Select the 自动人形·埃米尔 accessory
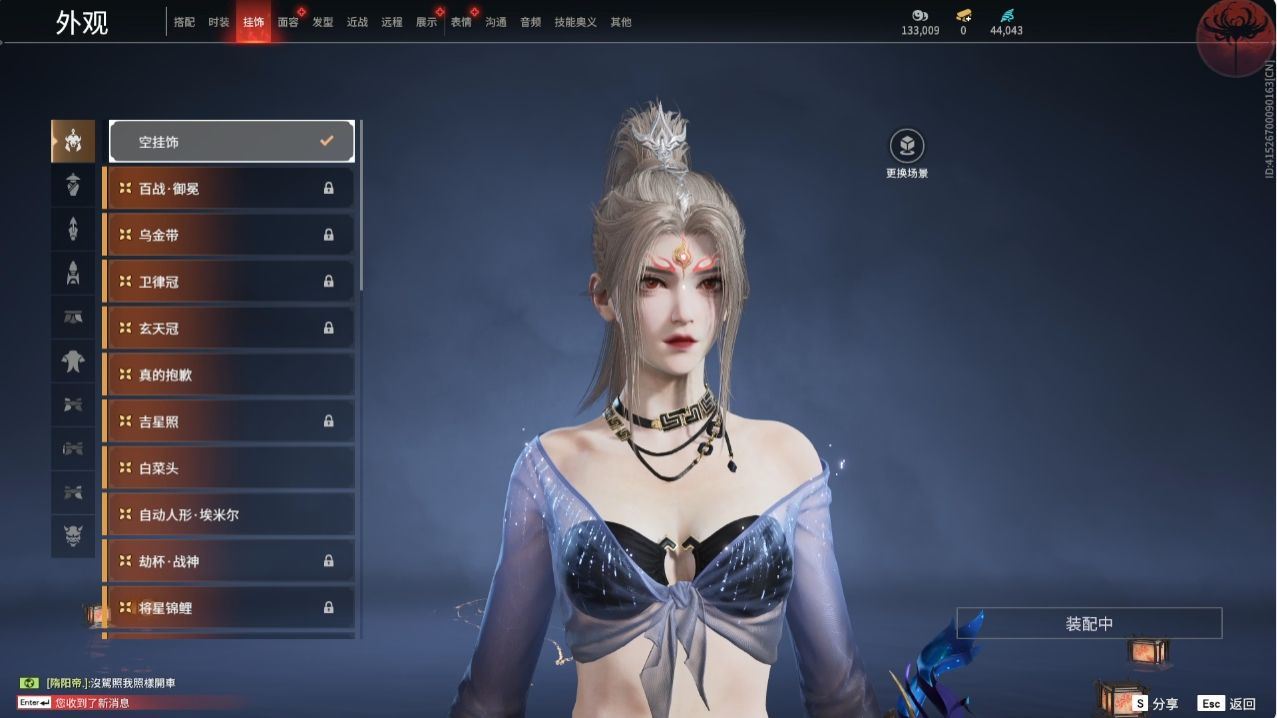1277x718 pixels. (x=229, y=515)
